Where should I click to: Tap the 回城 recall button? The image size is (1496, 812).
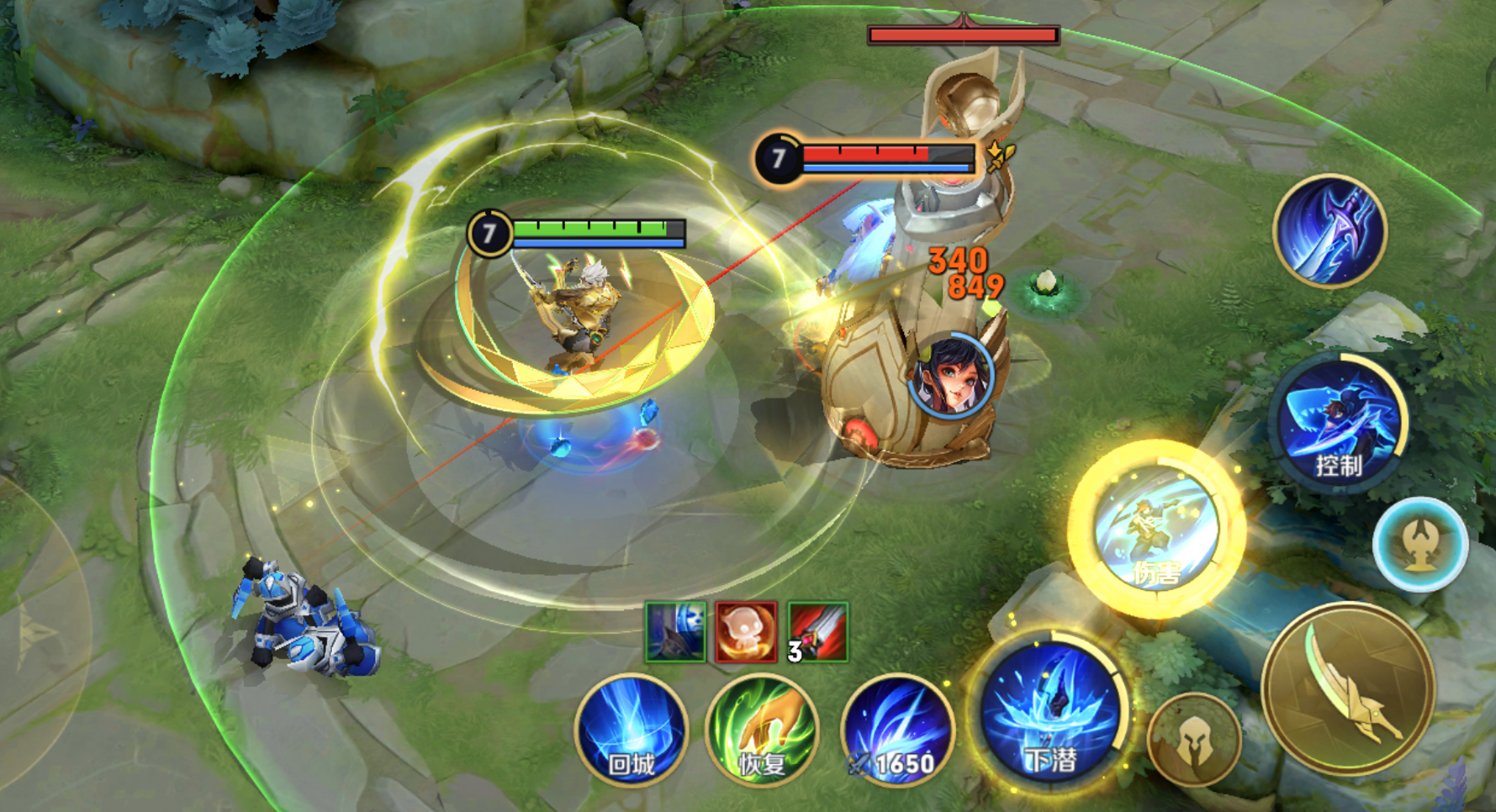(632, 730)
